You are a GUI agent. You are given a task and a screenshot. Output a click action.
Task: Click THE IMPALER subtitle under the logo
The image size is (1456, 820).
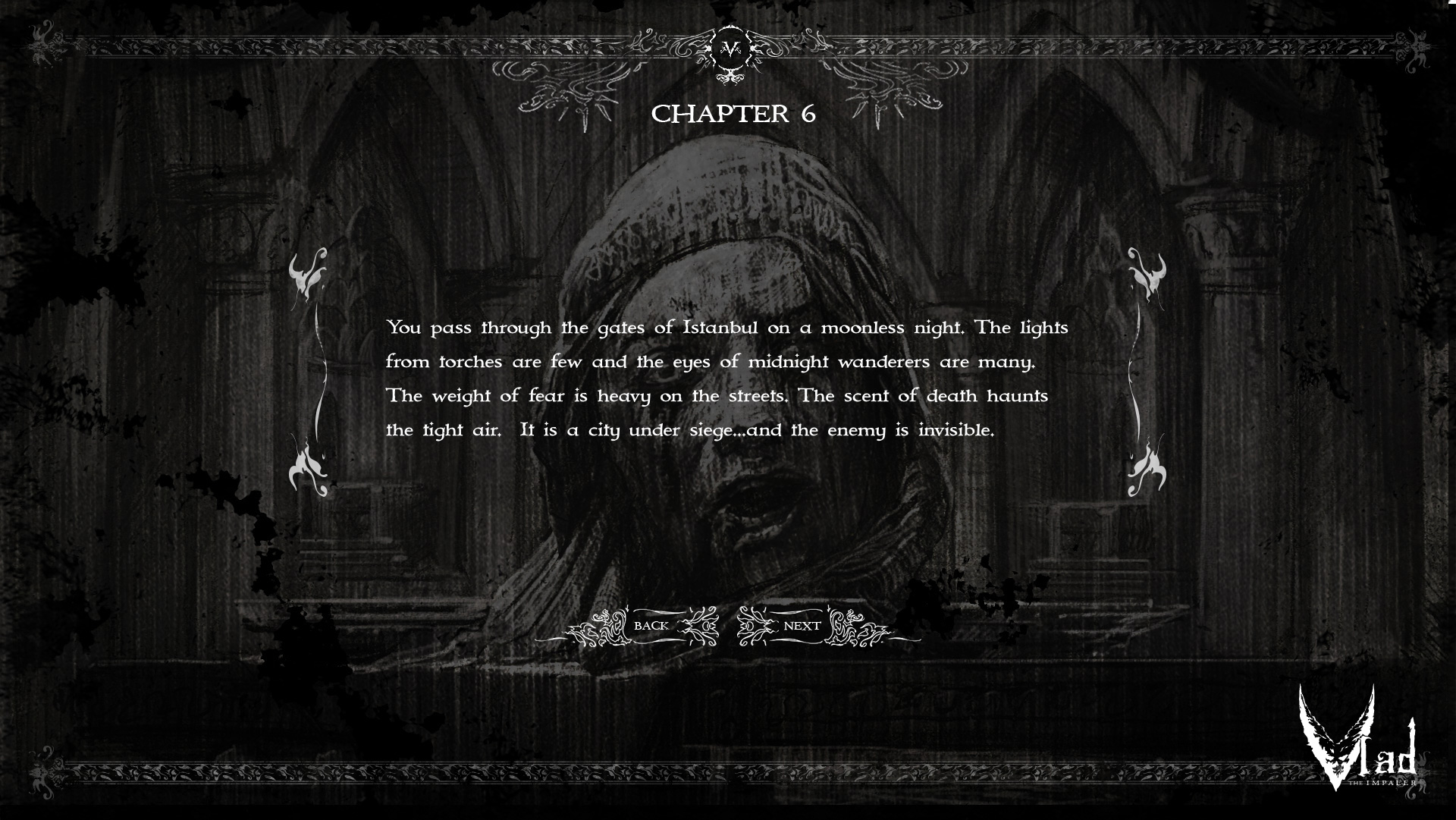click(1382, 783)
